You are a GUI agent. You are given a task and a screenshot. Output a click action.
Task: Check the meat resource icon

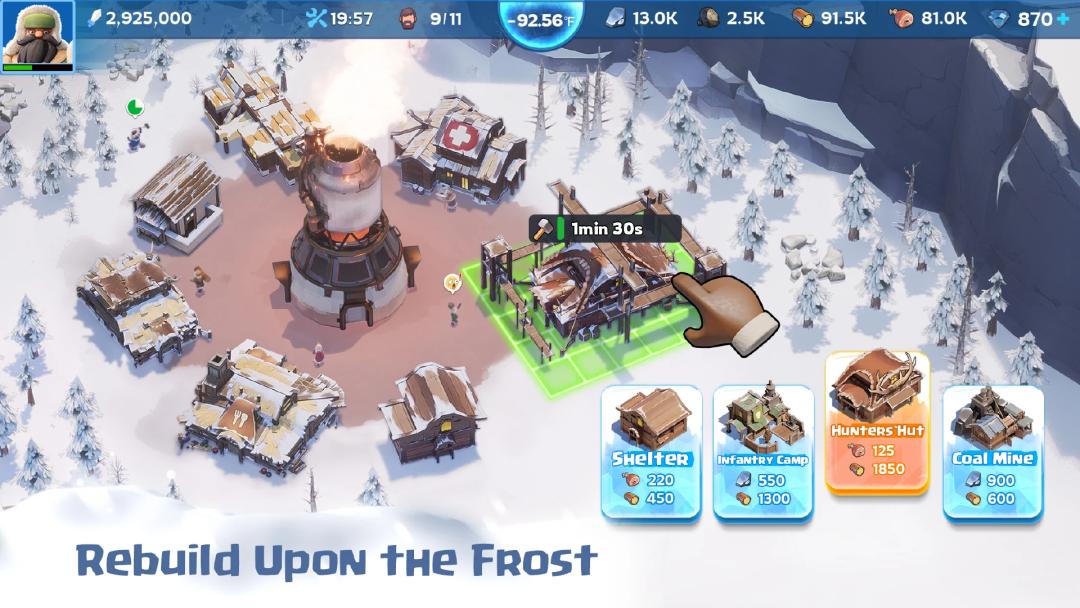point(900,18)
